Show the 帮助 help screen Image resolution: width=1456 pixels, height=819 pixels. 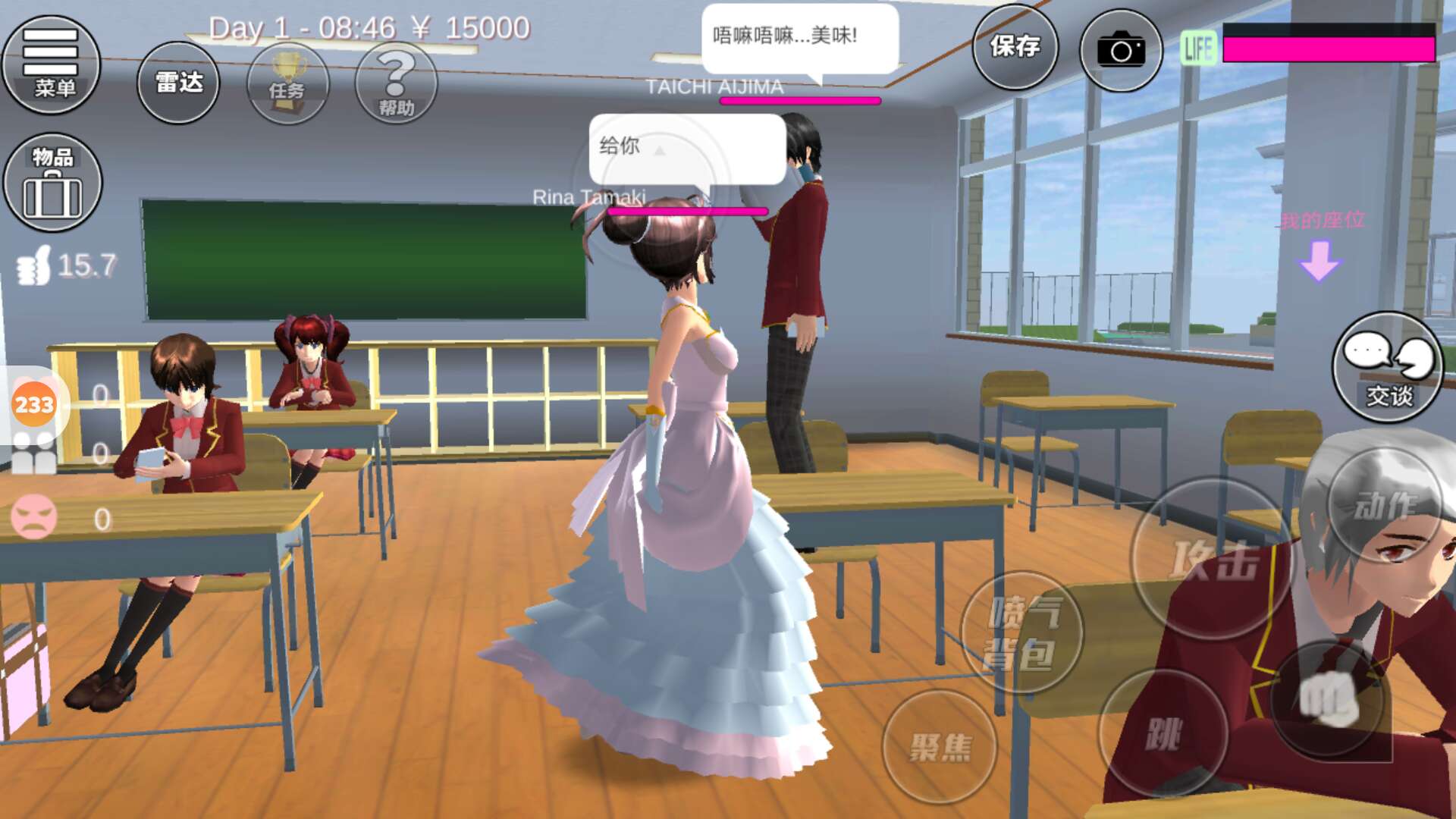tap(396, 83)
